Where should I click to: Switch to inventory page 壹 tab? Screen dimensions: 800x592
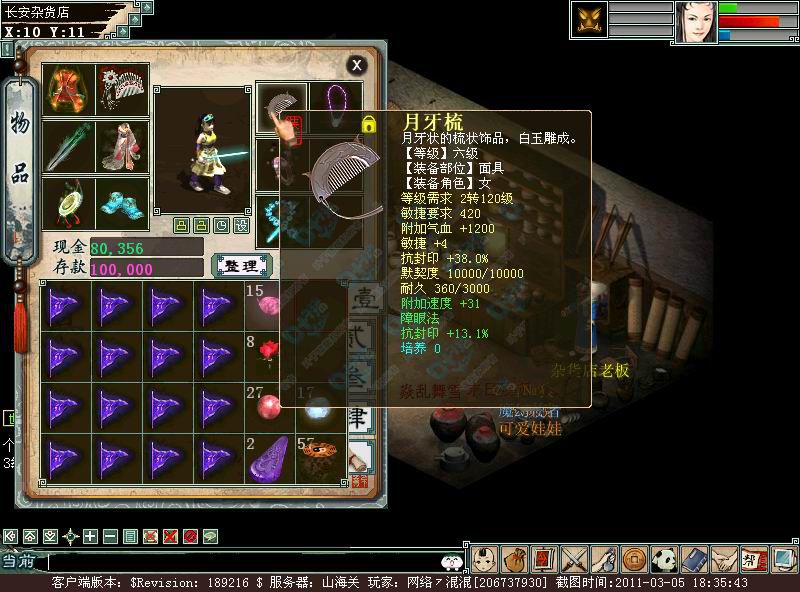point(360,302)
